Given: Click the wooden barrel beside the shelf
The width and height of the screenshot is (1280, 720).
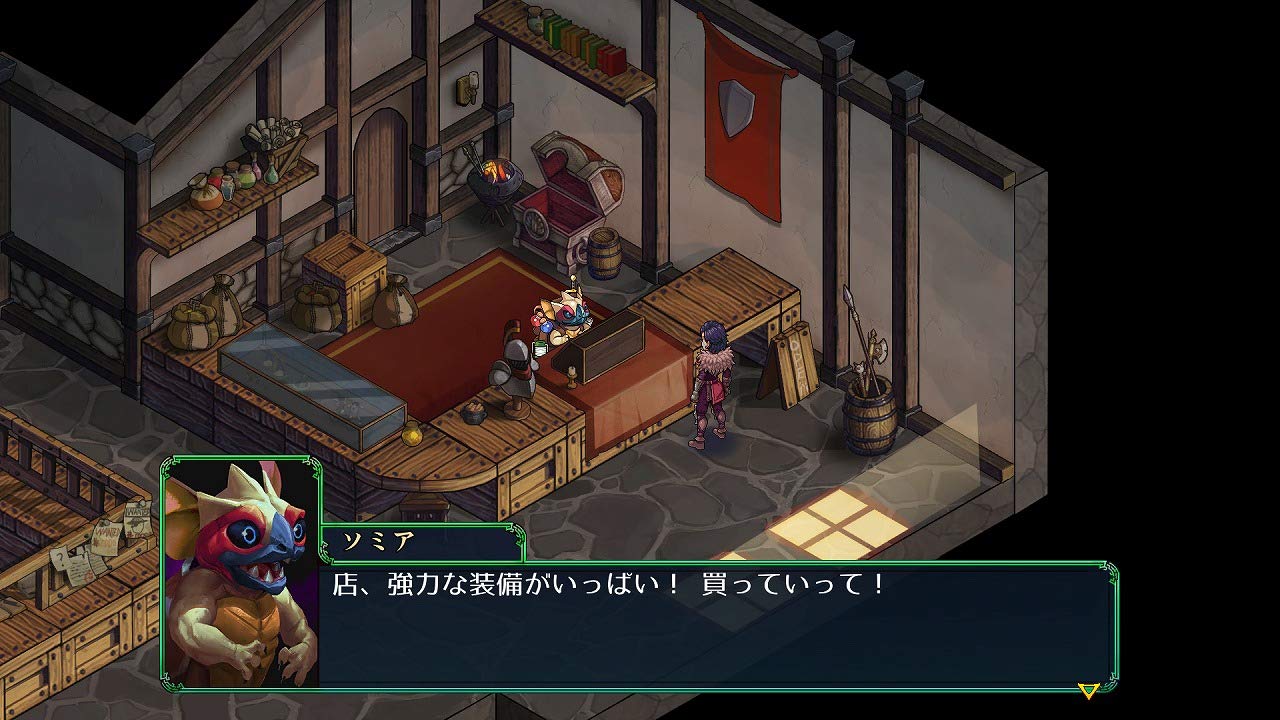Looking at the screenshot, I should click(606, 255).
